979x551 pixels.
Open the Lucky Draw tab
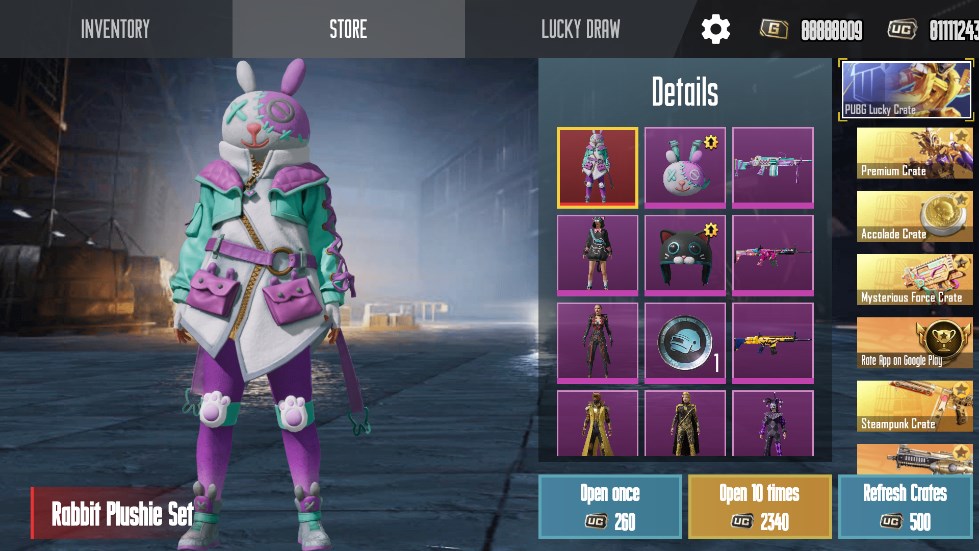pos(580,29)
